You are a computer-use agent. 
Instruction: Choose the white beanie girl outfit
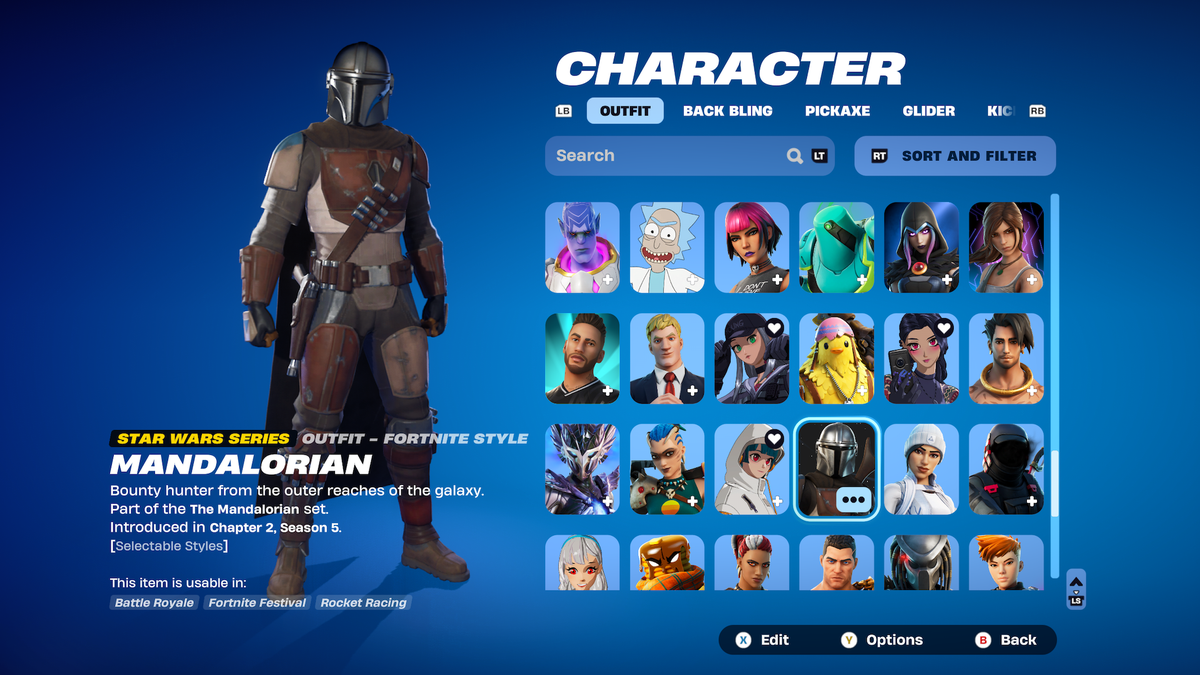921,469
